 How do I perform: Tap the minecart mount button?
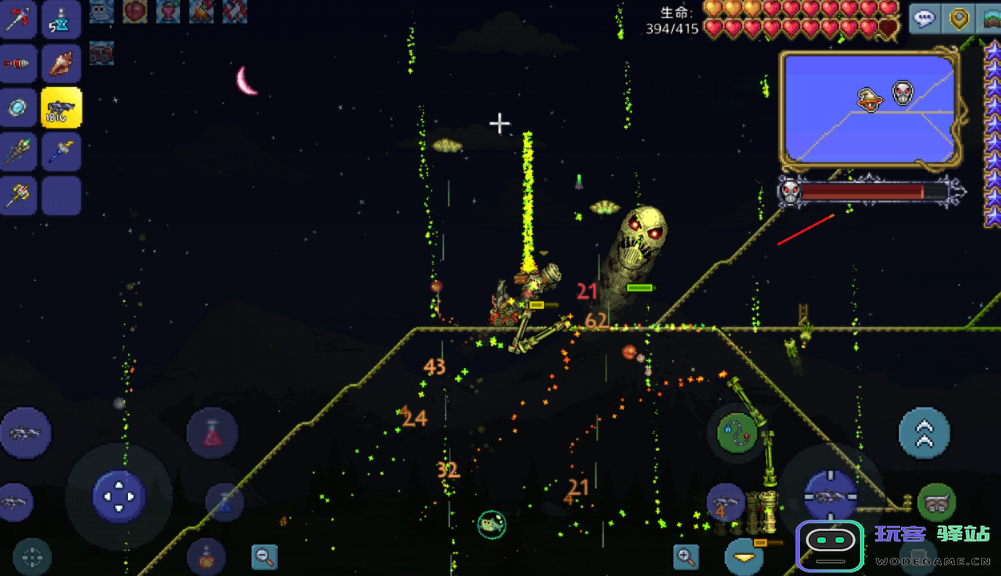936,503
